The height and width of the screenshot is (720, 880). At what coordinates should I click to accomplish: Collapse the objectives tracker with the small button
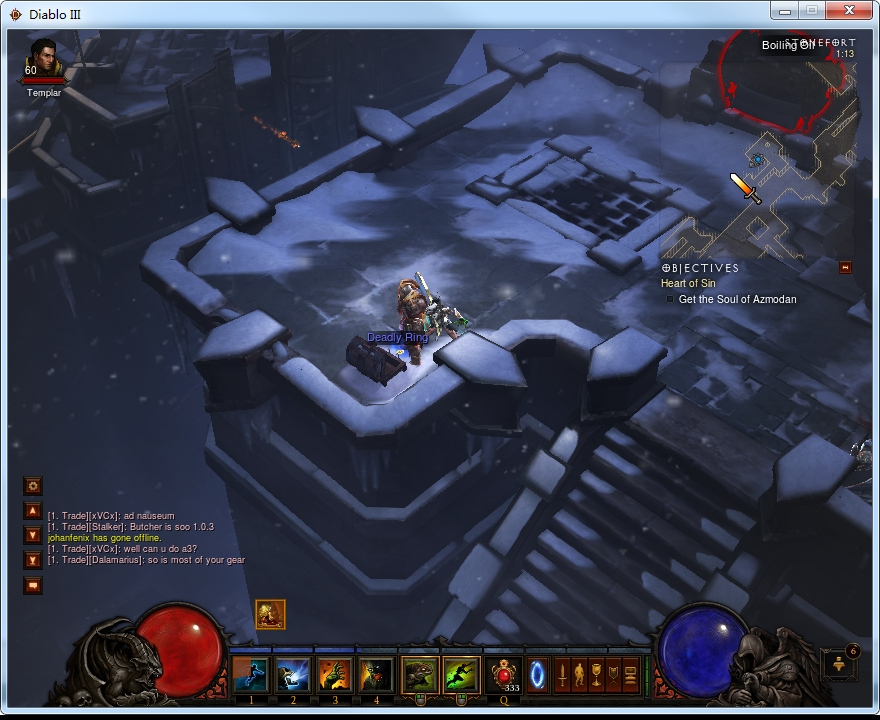point(845,267)
